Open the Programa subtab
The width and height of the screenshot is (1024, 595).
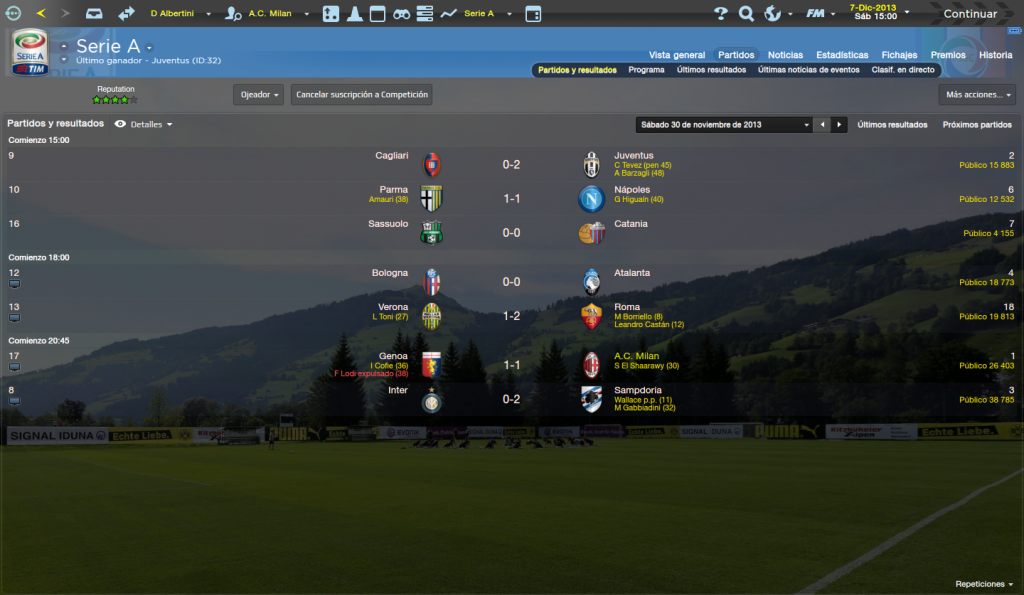click(646, 71)
